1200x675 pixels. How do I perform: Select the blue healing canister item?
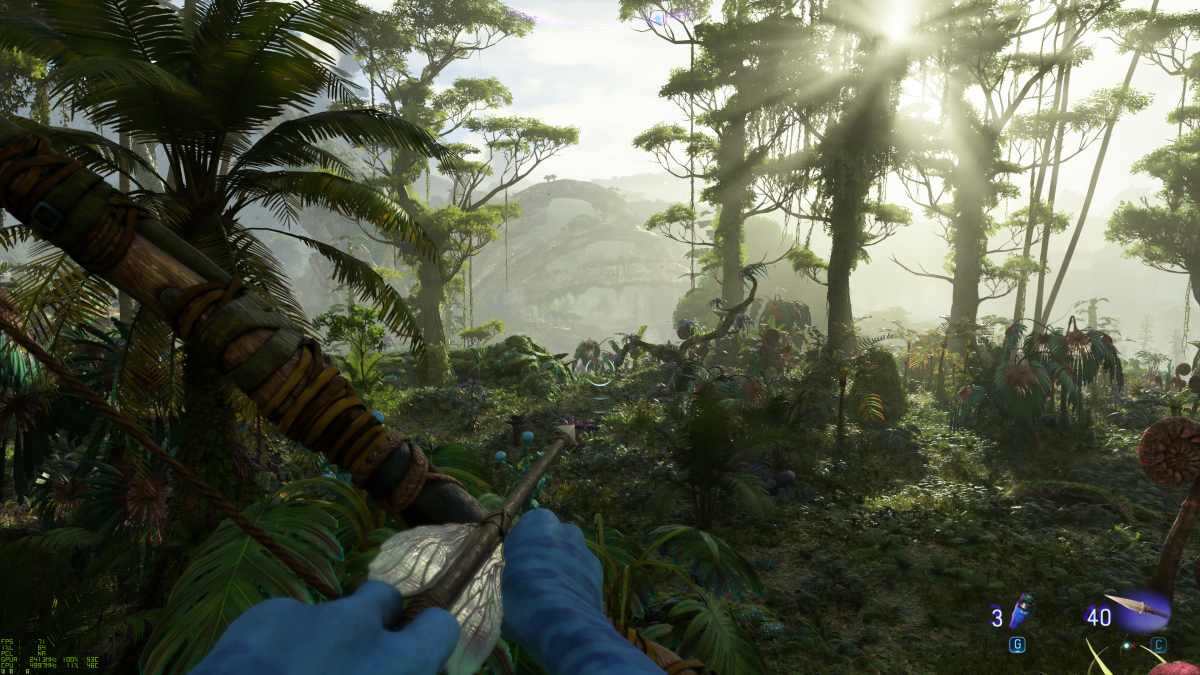[1023, 610]
